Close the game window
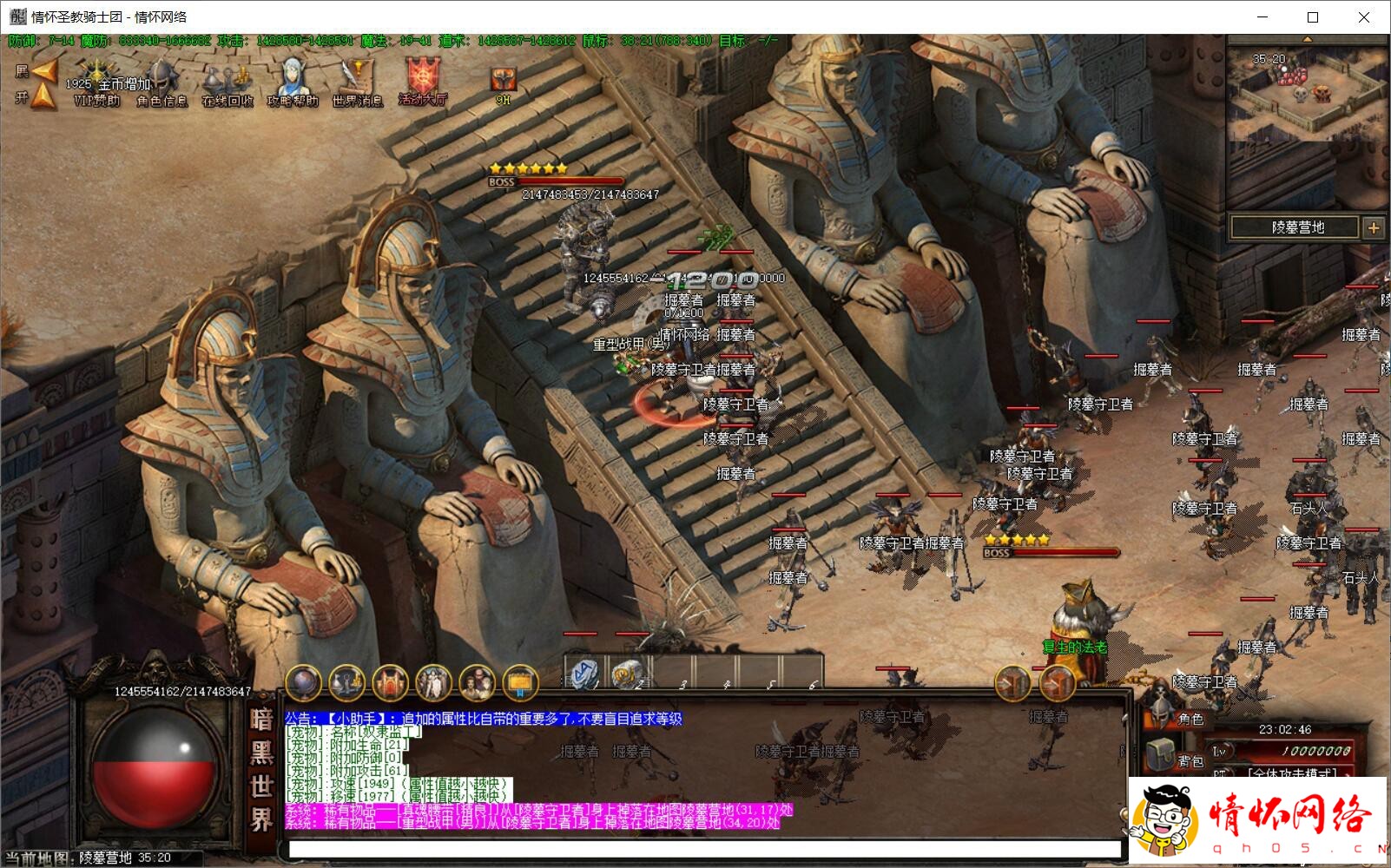This screenshot has height=868, width=1391. [x=1364, y=17]
